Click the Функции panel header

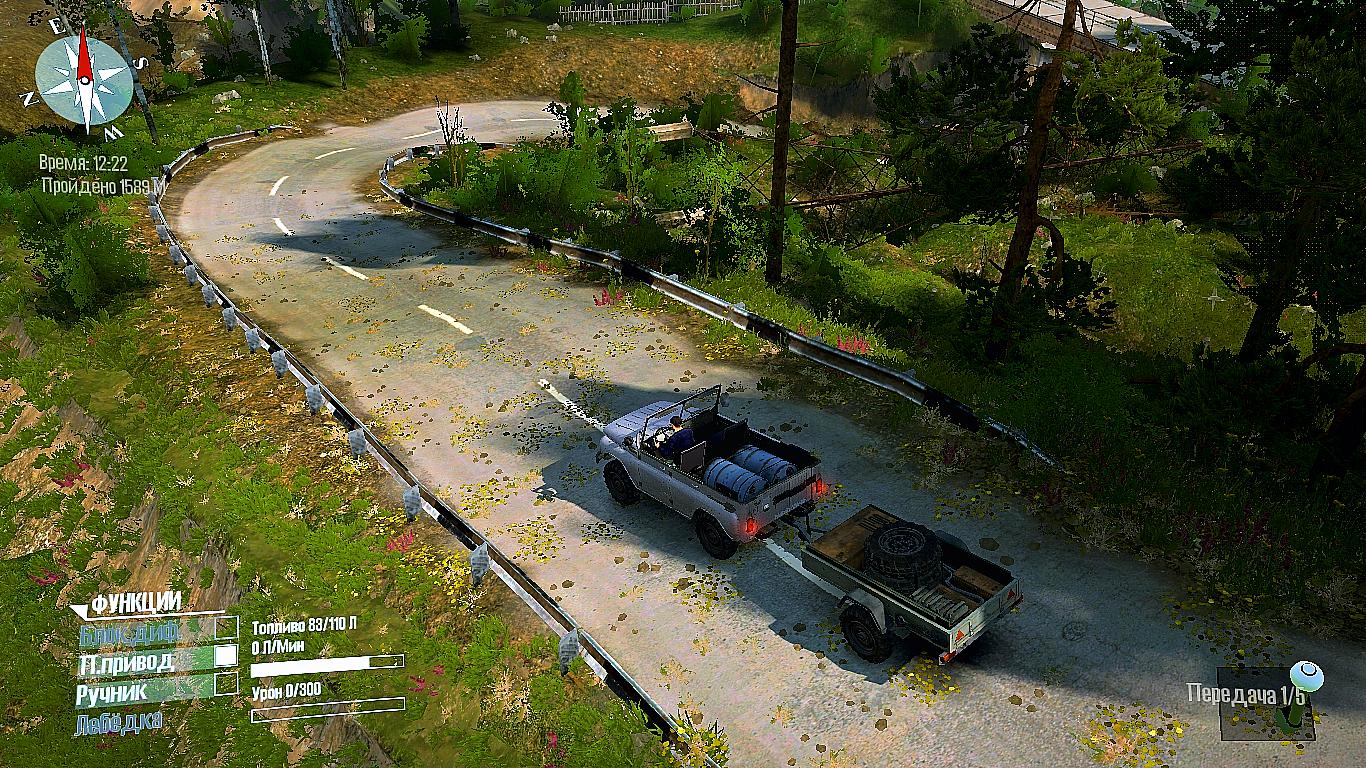[x=136, y=602]
